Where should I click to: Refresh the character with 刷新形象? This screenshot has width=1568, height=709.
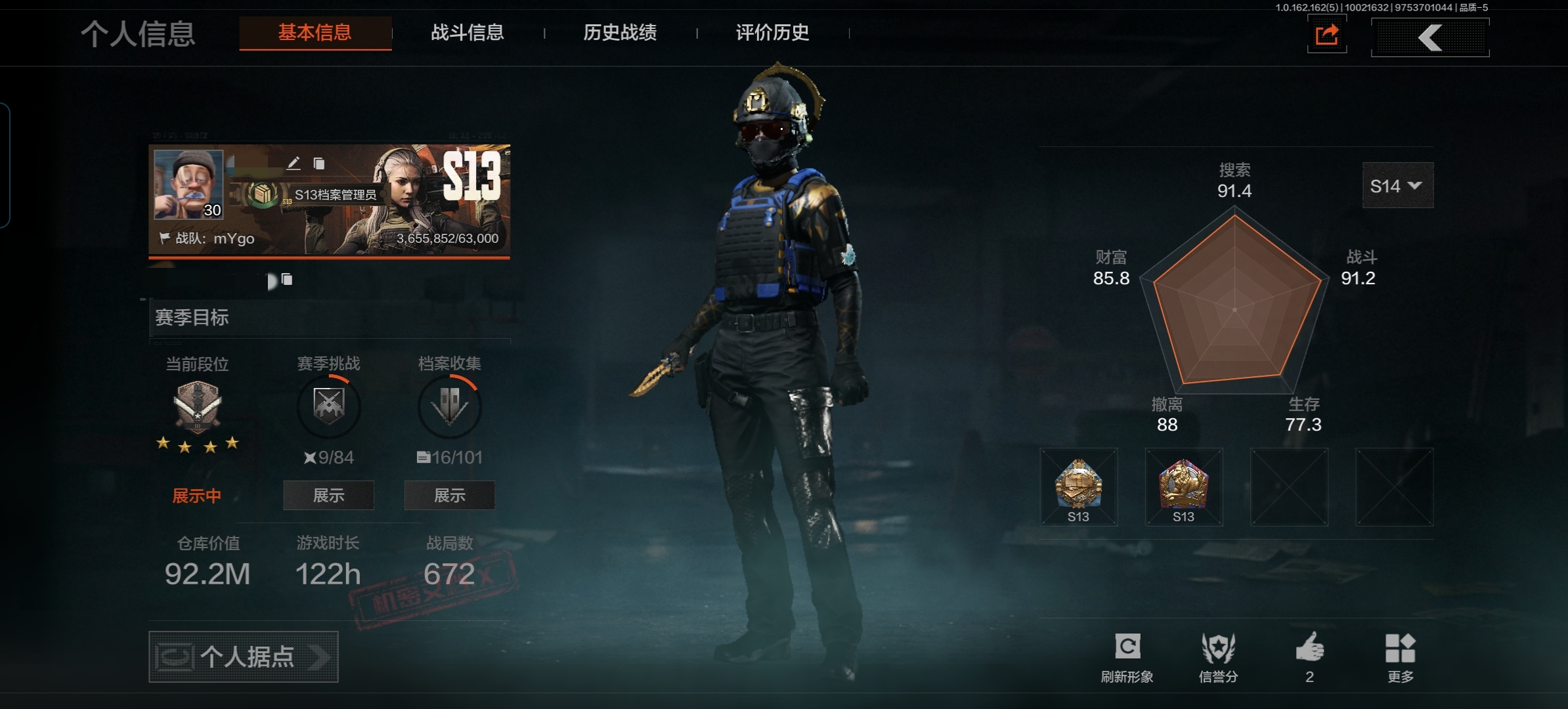[x=1127, y=656]
